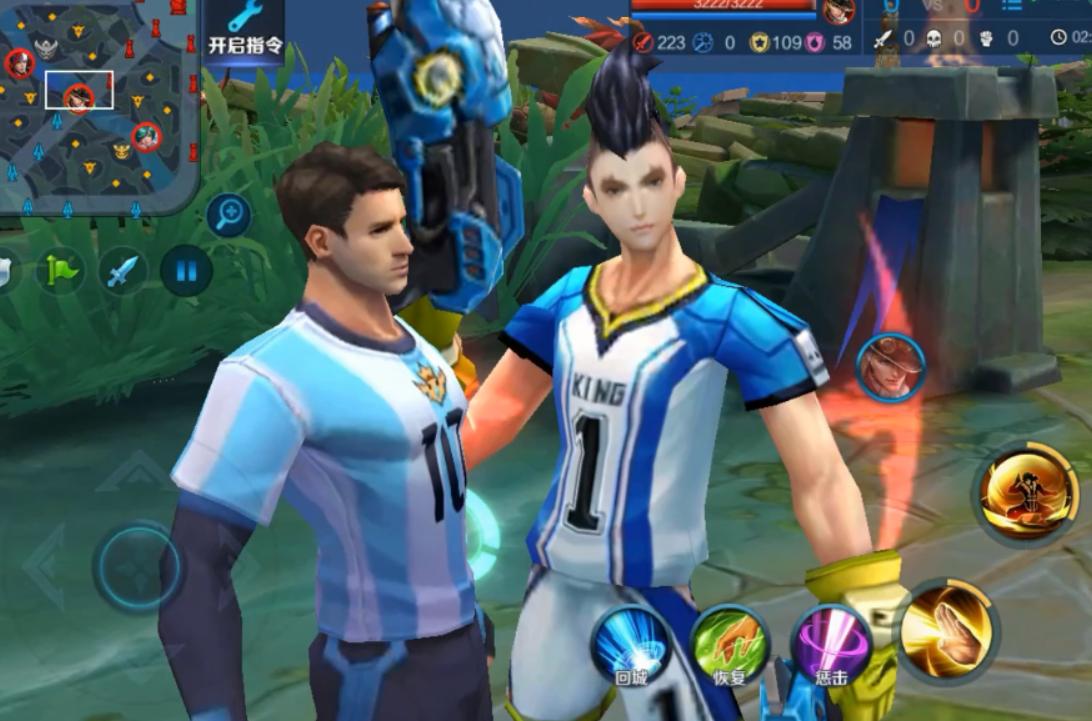Click the magnifier zoom-in button

tap(228, 215)
